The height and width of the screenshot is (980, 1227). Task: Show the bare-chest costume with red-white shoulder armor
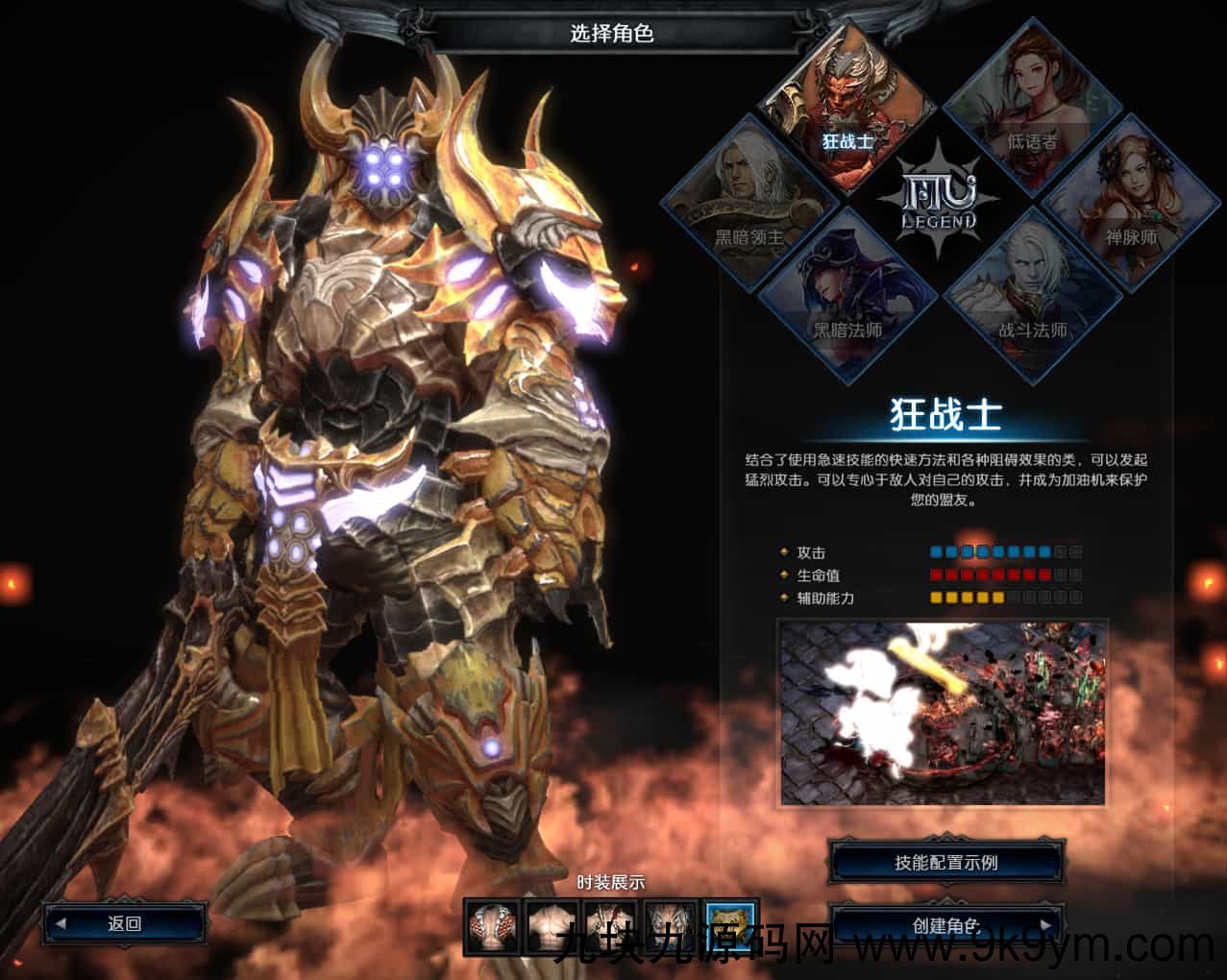coord(493,927)
